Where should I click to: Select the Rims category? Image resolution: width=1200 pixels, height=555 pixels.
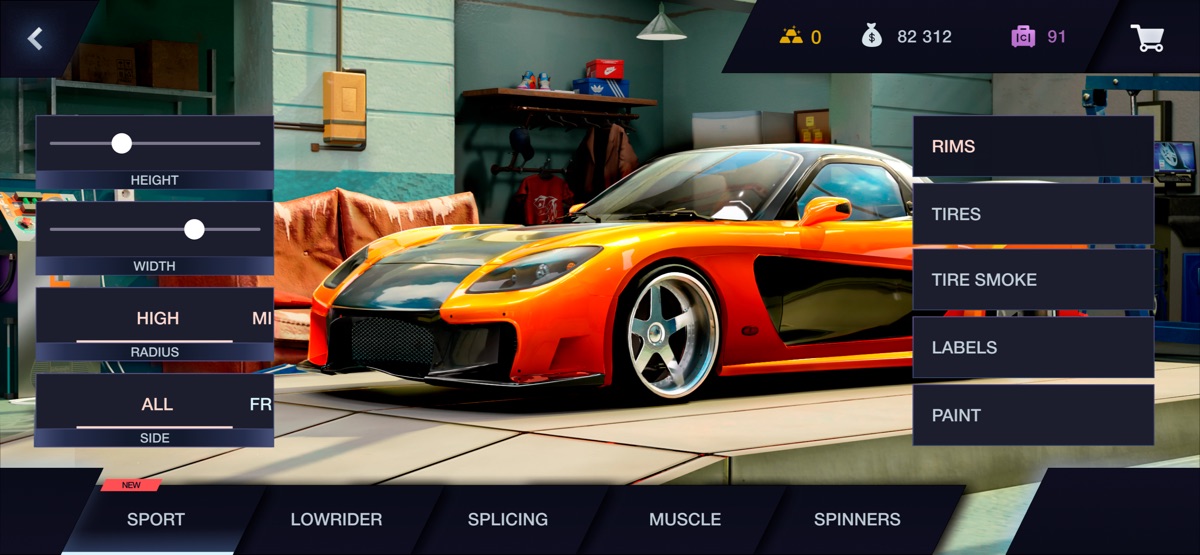pyautogui.click(x=1033, y=146)
